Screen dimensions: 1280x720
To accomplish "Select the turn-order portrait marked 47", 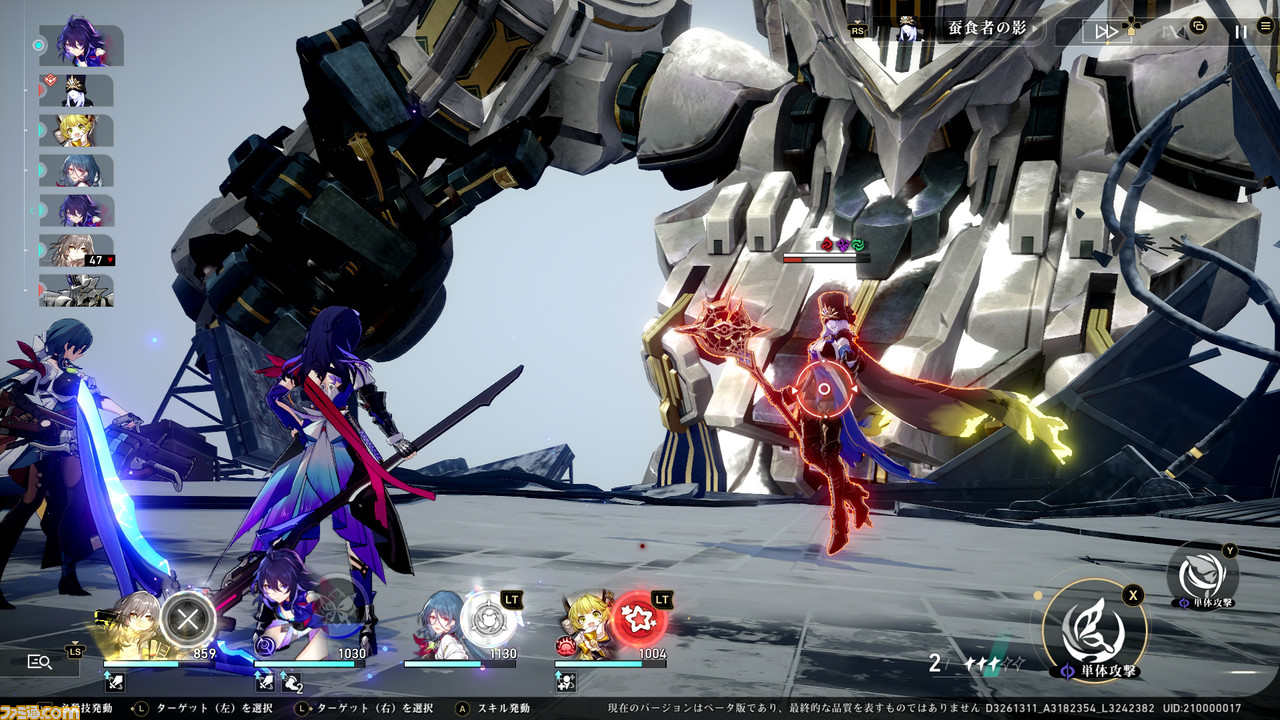I will [76, 250].
